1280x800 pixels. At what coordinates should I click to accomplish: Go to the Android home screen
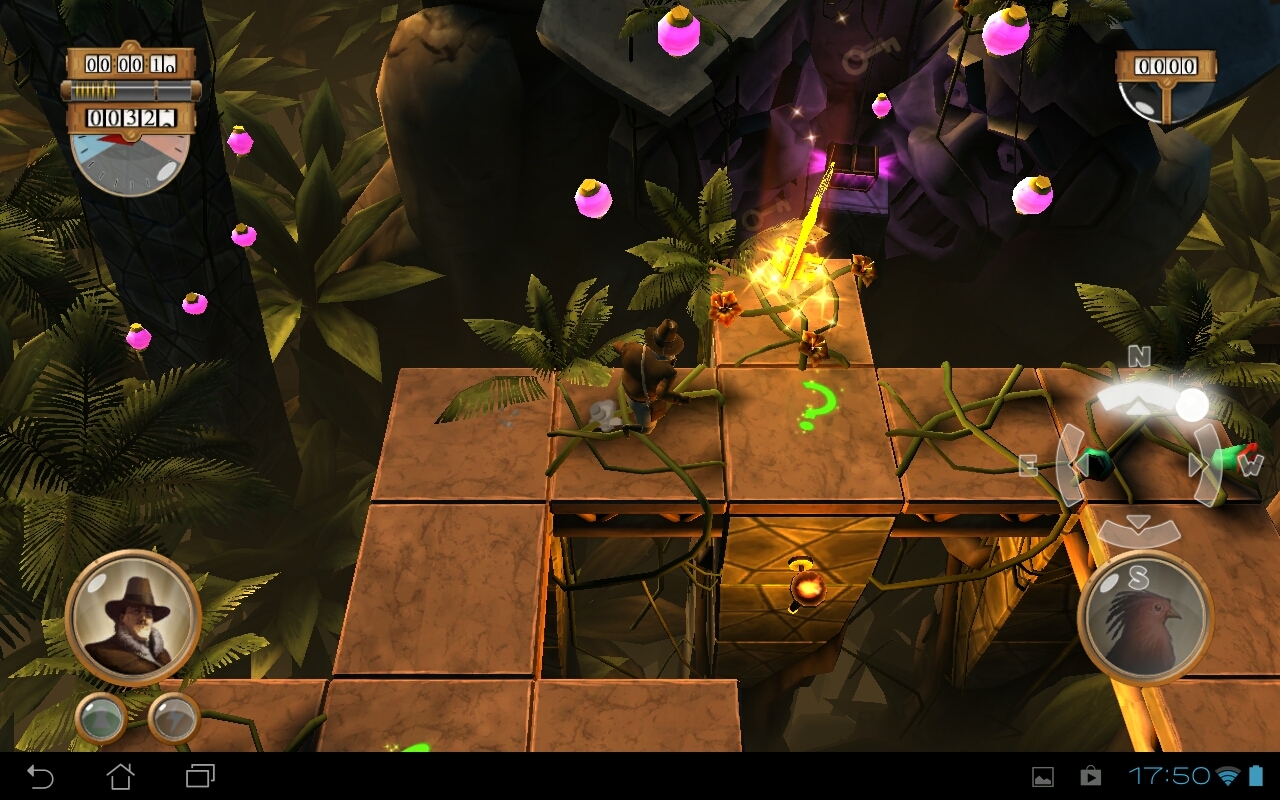click(120, 776)
